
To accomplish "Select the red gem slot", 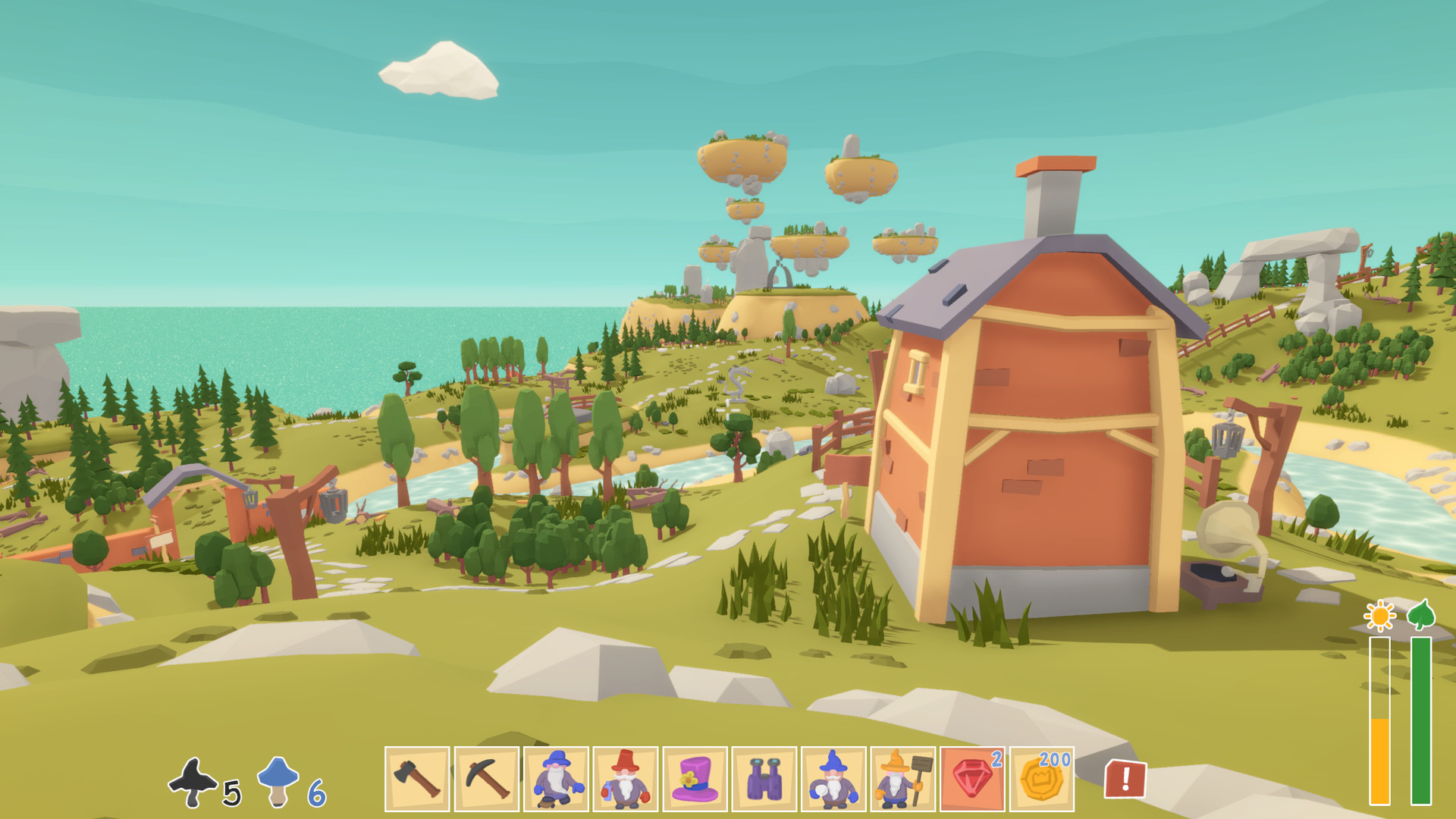I will (973, 779).
